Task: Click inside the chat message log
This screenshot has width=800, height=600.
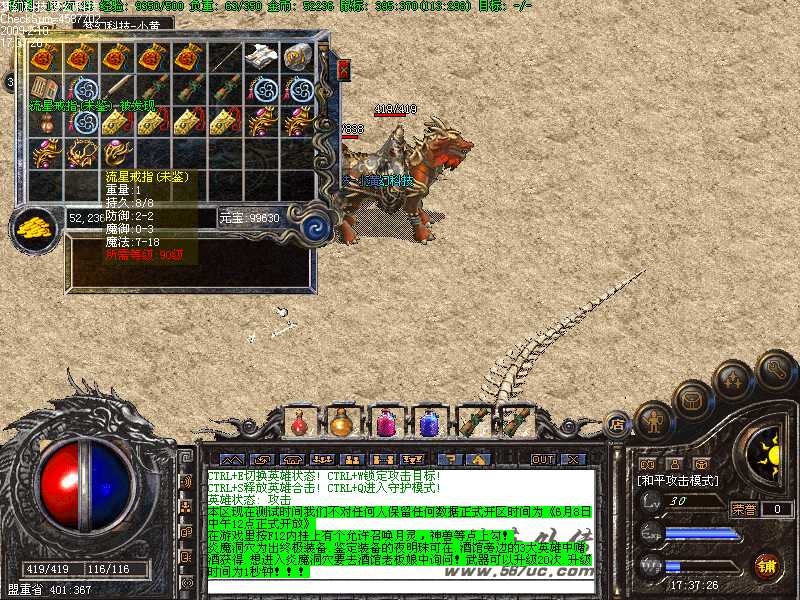Action: [x=400, y=522]
